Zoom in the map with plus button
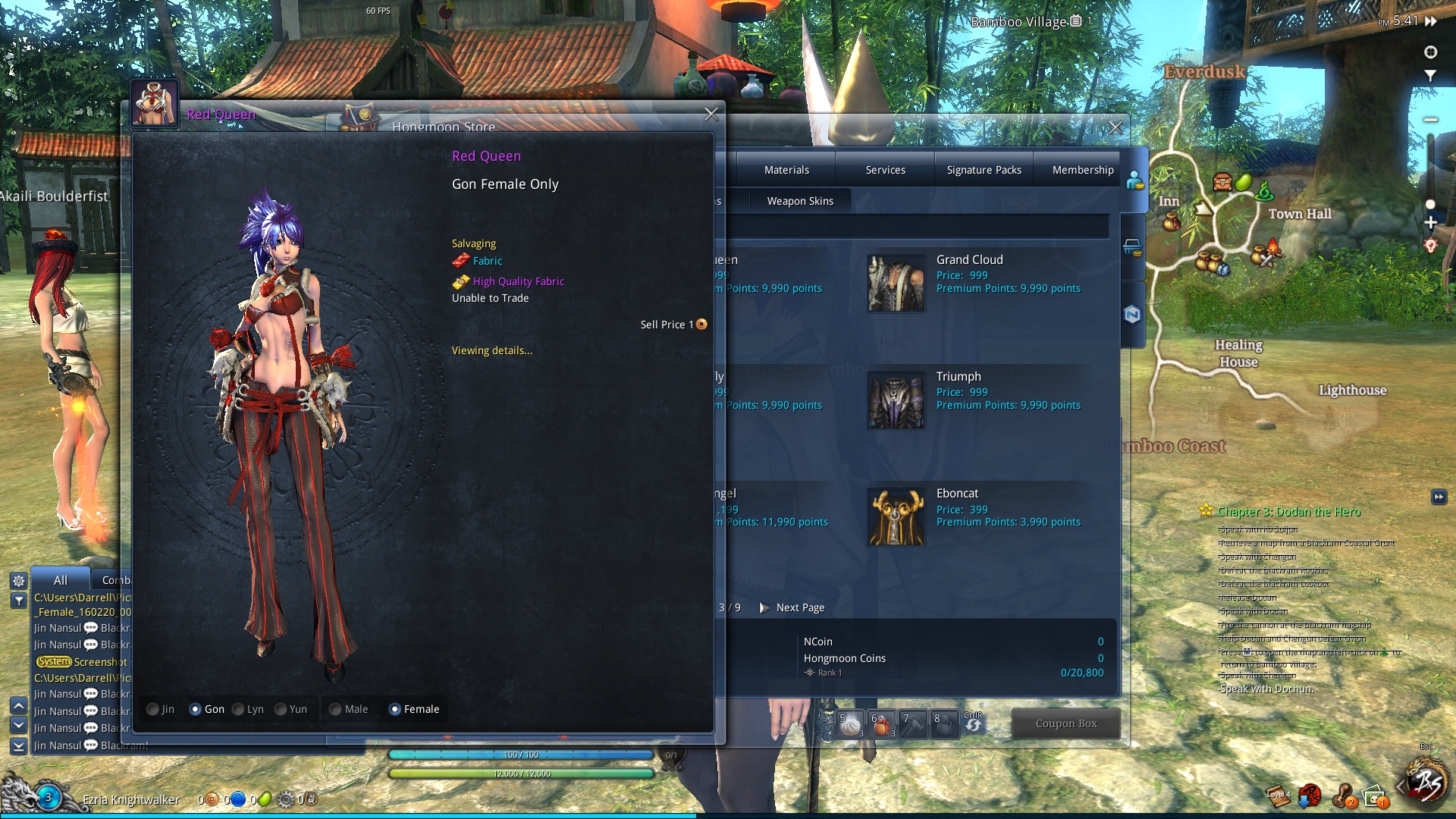 click(1430, 223)
